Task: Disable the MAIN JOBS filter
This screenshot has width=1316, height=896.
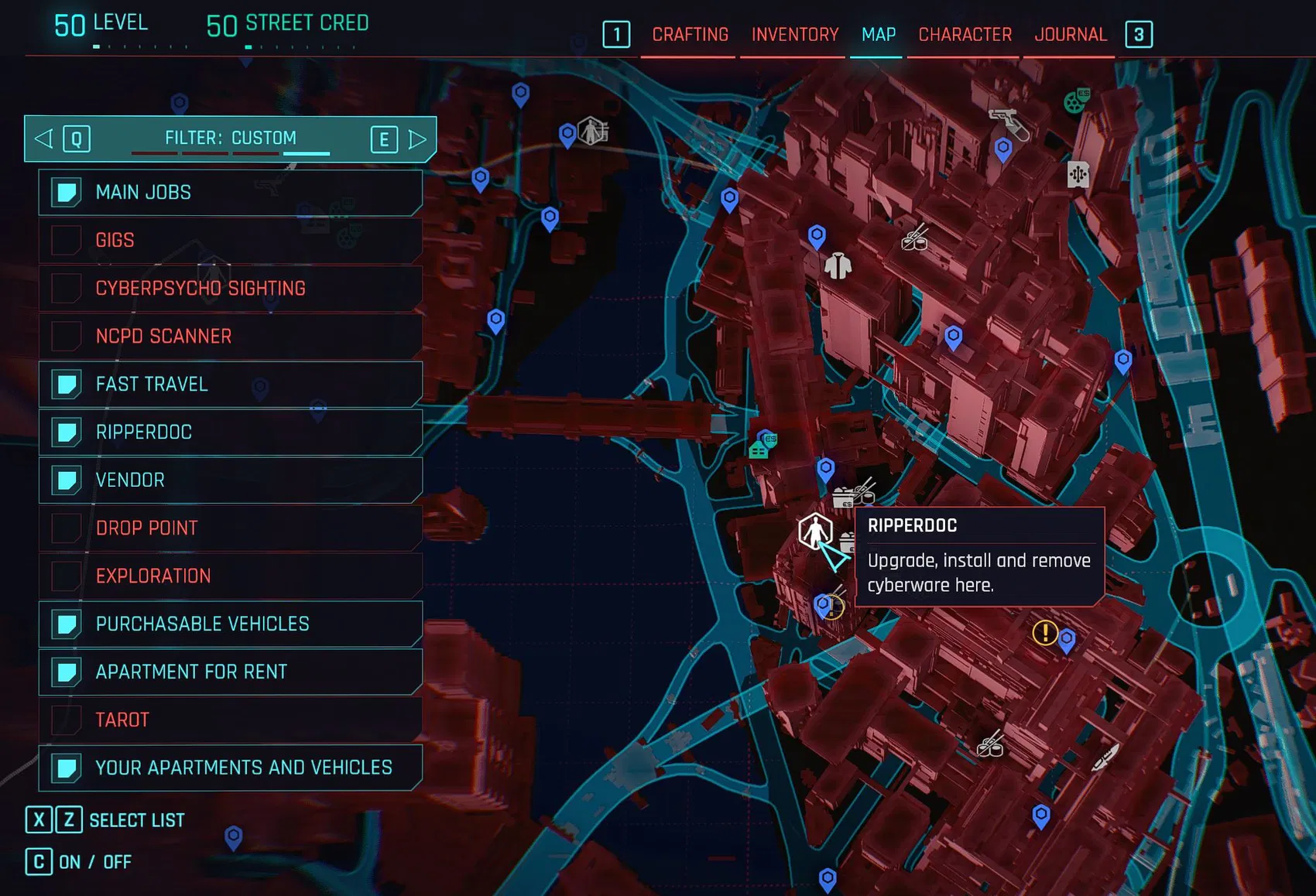Action: tap(65, 192)
